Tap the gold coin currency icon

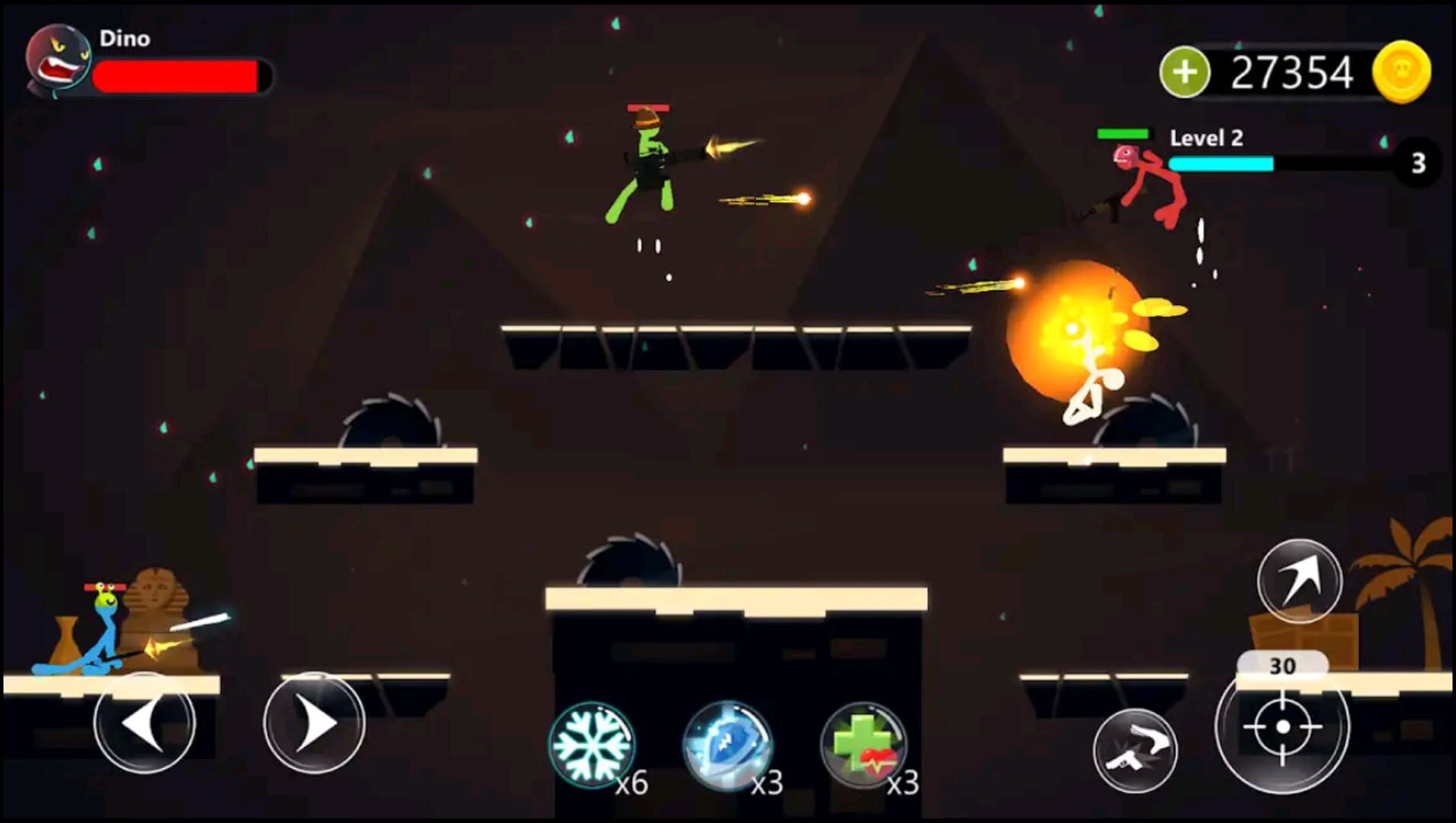click(1408, 71)
